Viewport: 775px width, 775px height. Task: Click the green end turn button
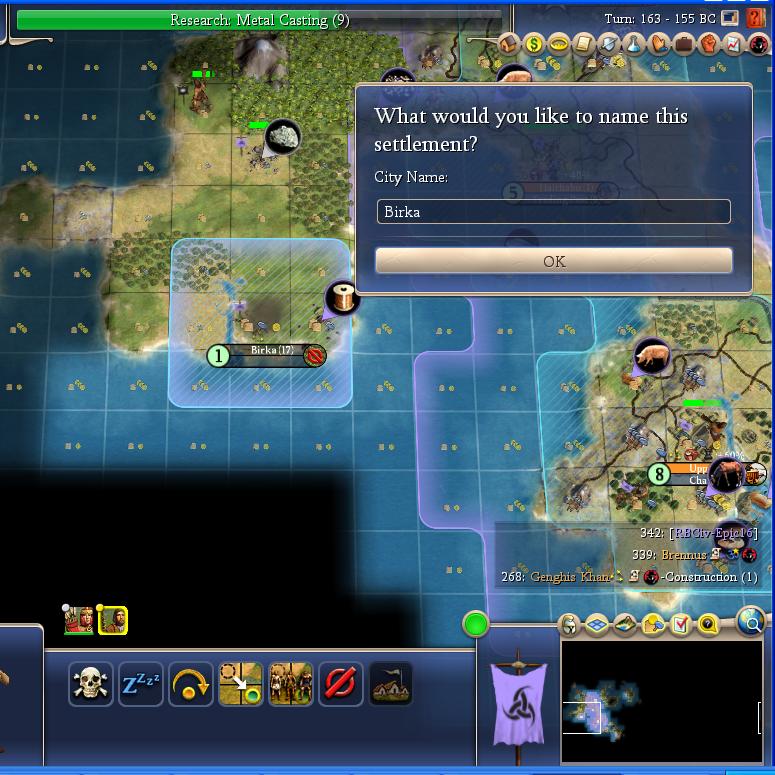[x=476, y=625]
